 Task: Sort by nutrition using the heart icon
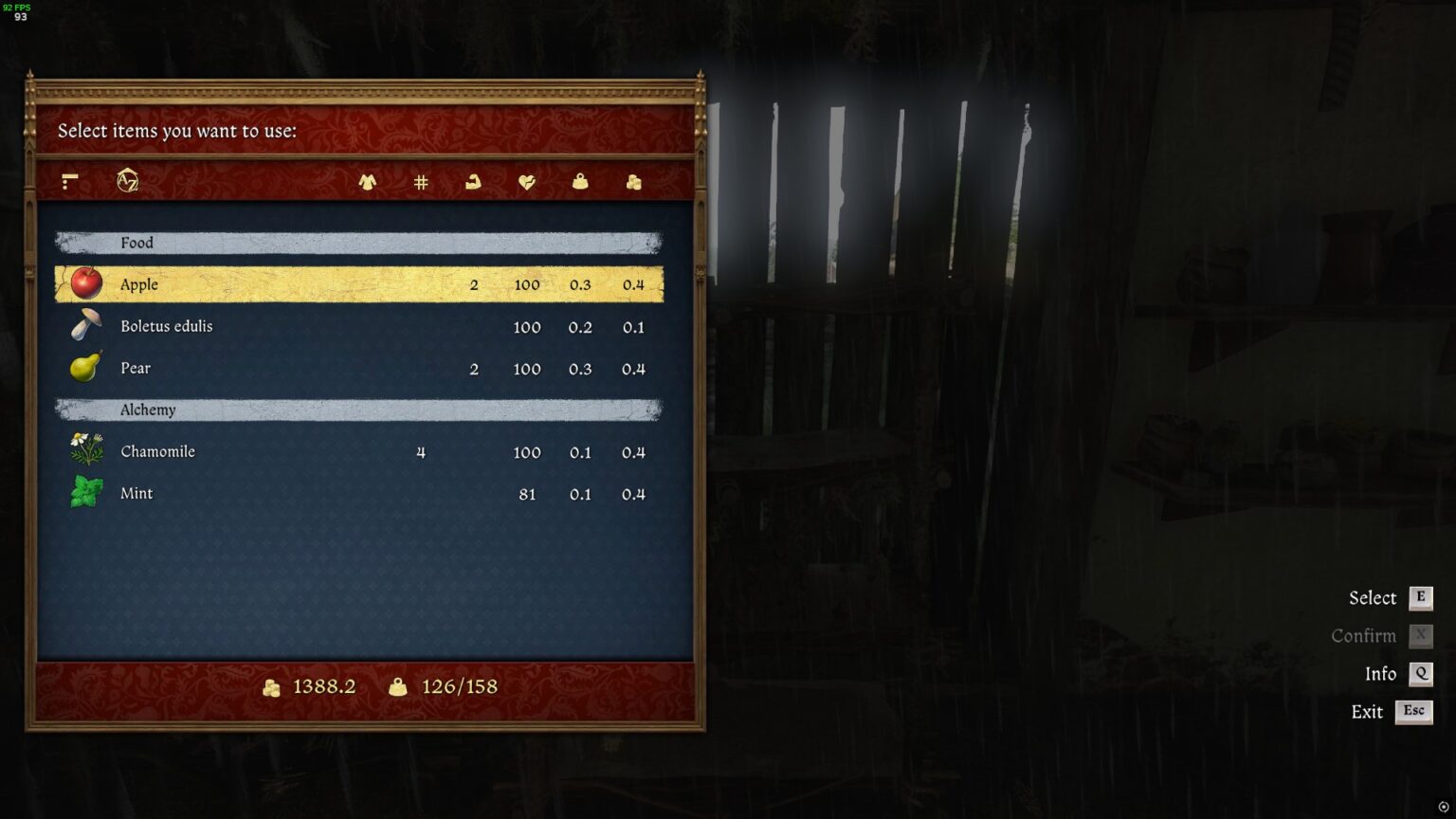527,182
